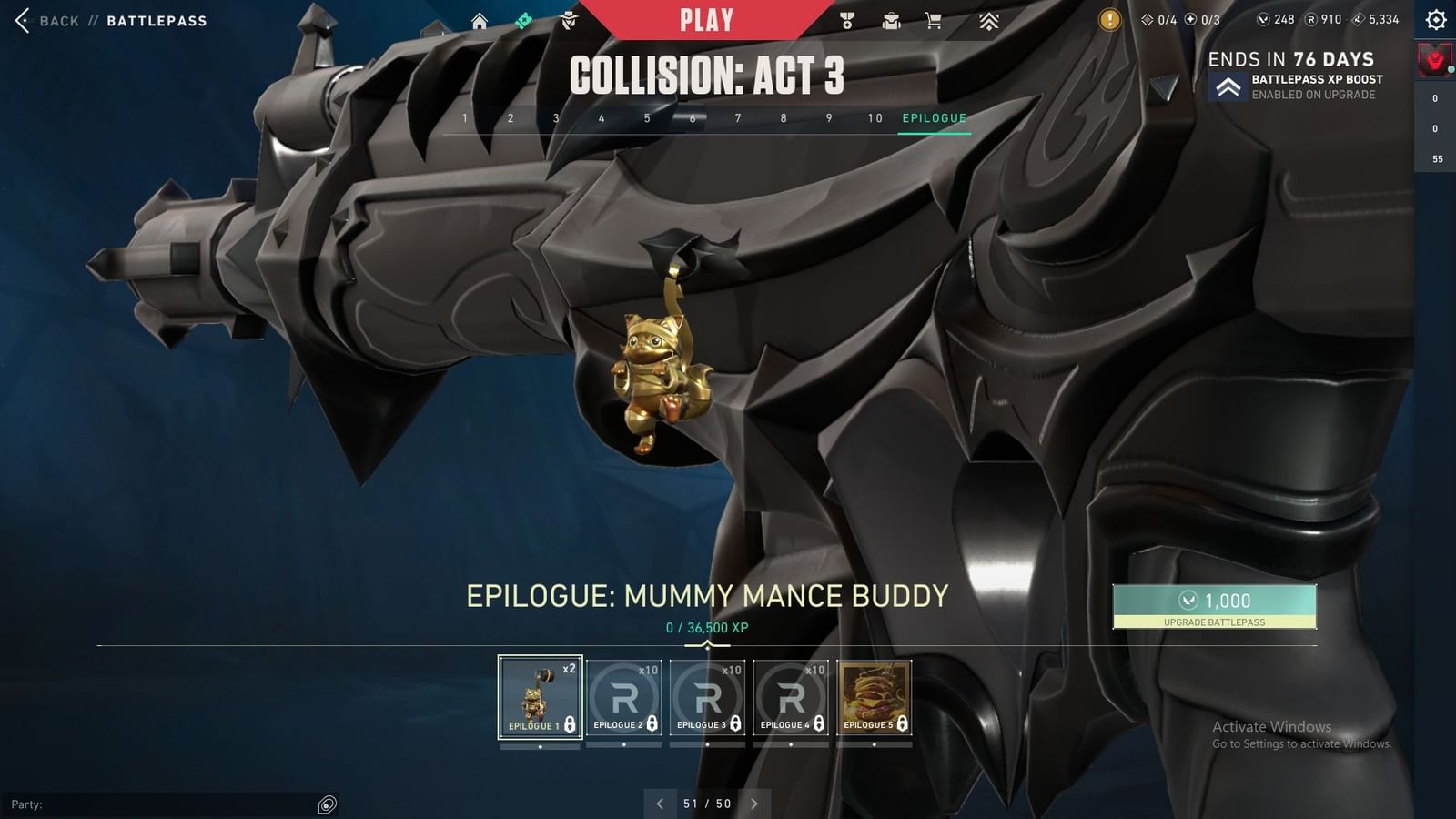Open the Store shopping cart icon
This screenshot has height=819, width=1456.
pyautogui.click(x=934, y=20)
